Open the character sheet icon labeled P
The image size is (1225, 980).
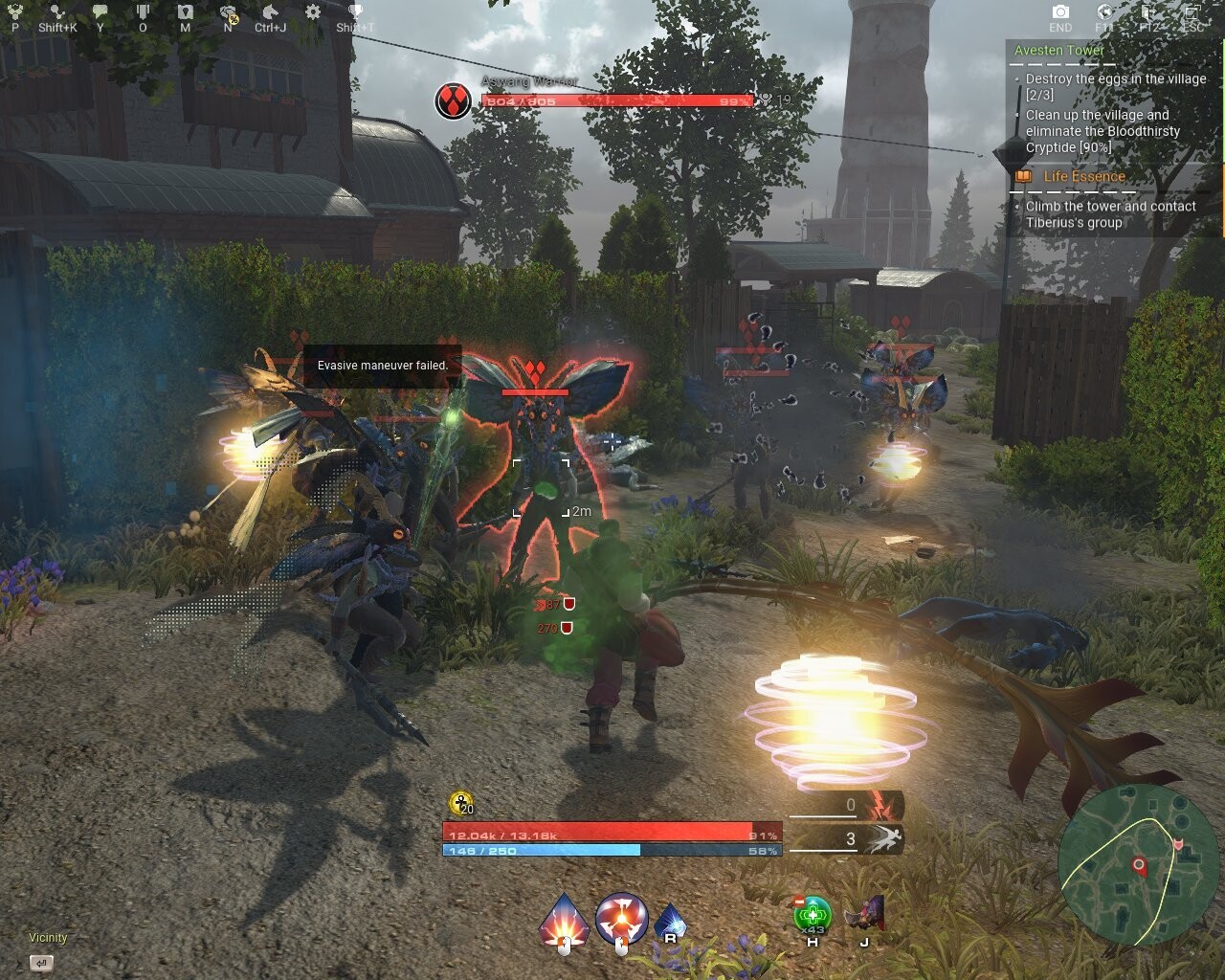(x=14, y=12)
